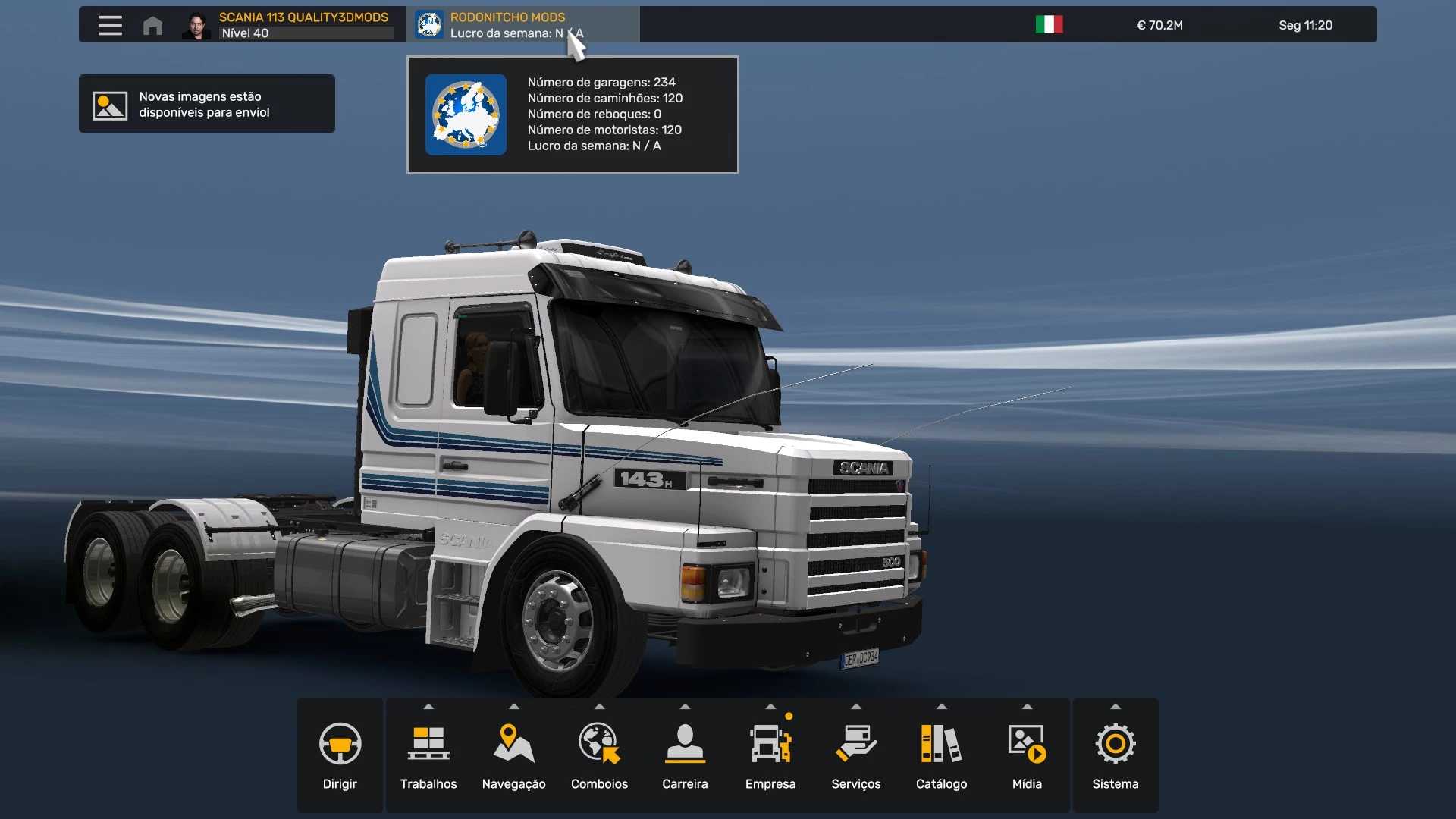Open the Comboios convoy menu
The width and height of the screenshot is (1456, 819).
(599, 755)
